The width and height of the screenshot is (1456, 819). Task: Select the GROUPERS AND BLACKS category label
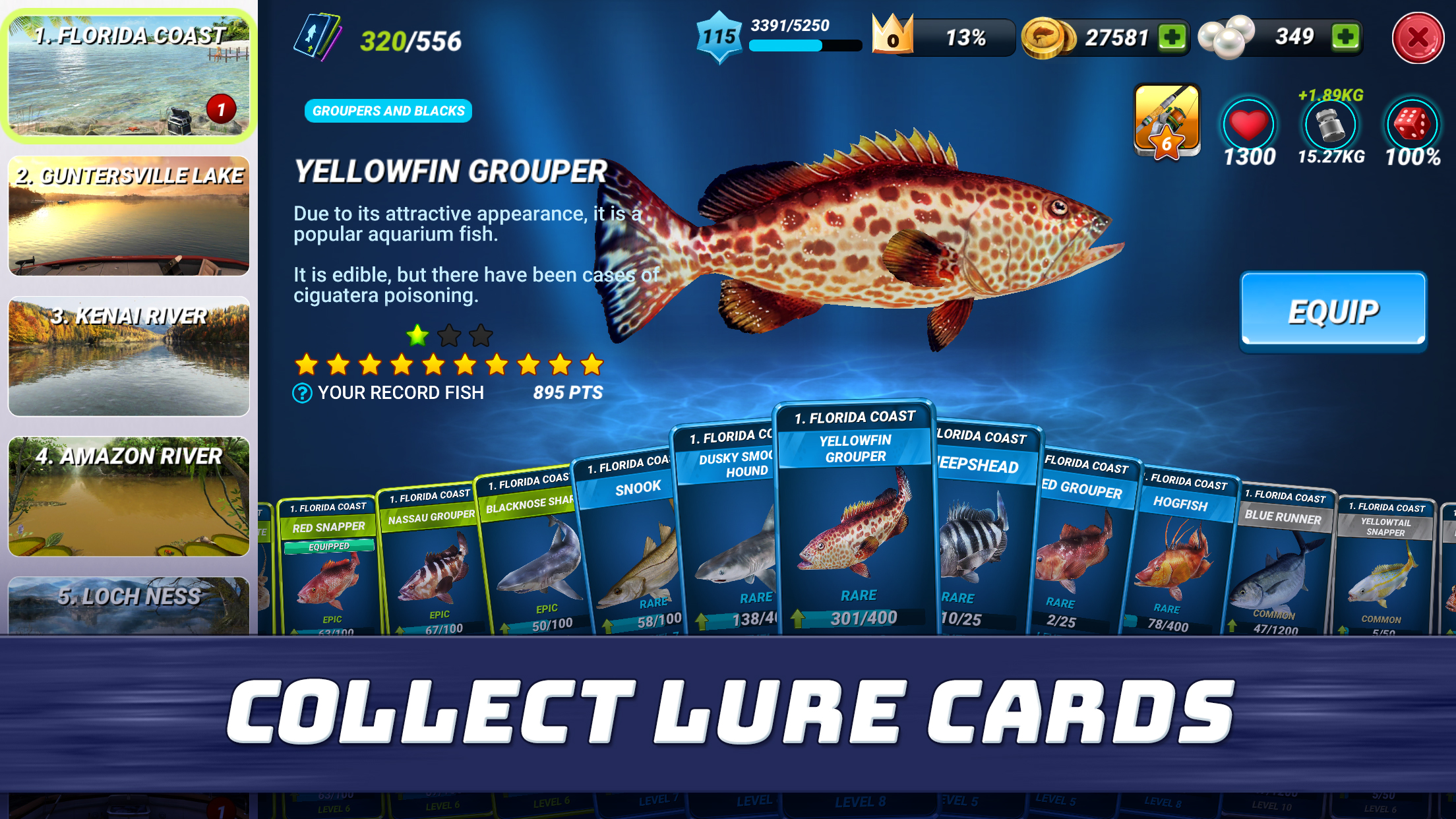(388, 111)
